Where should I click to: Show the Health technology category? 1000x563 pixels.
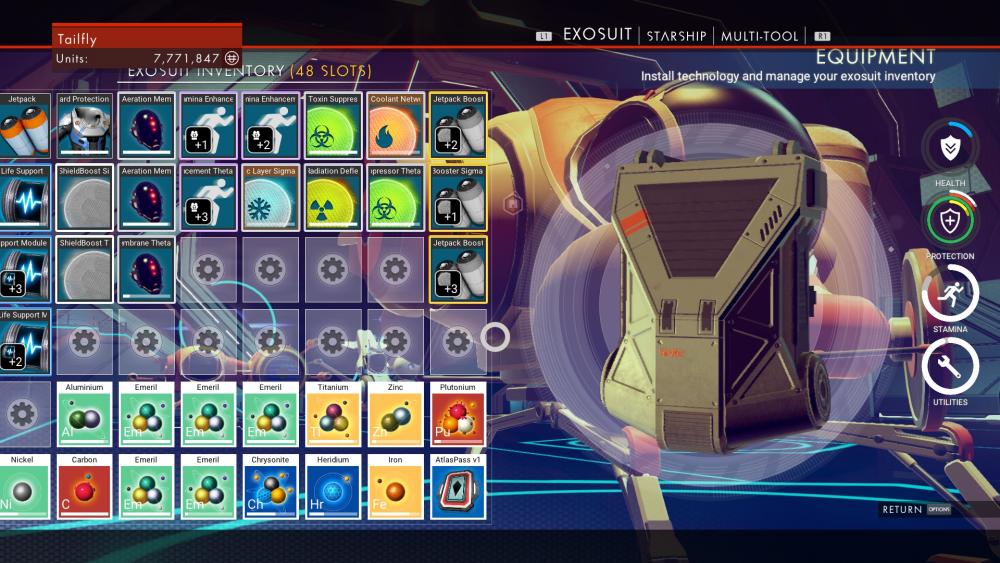click(949, 148)
